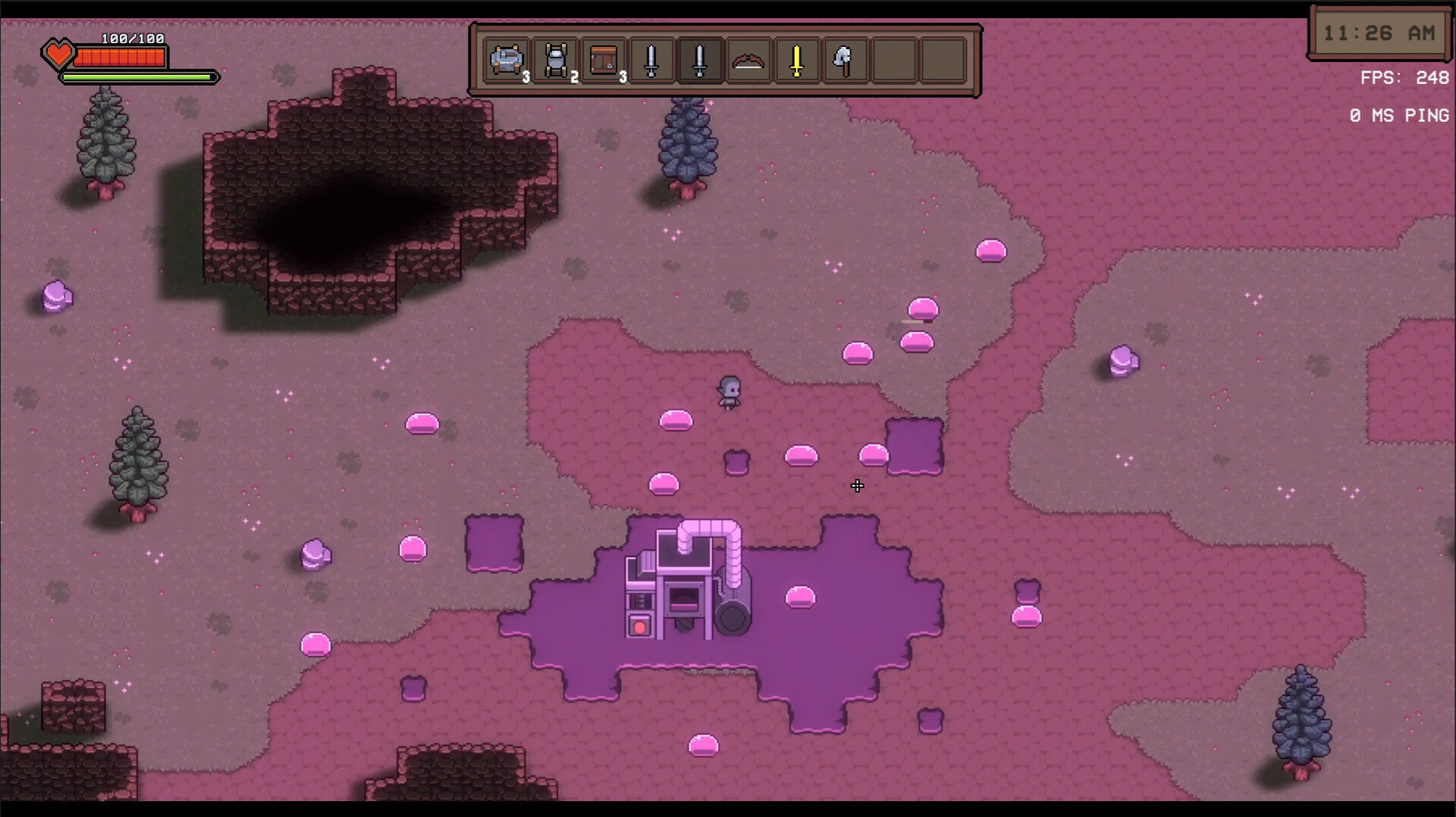
Task: Select the first iron sword in the hotbar
Action: click(651, 61)
